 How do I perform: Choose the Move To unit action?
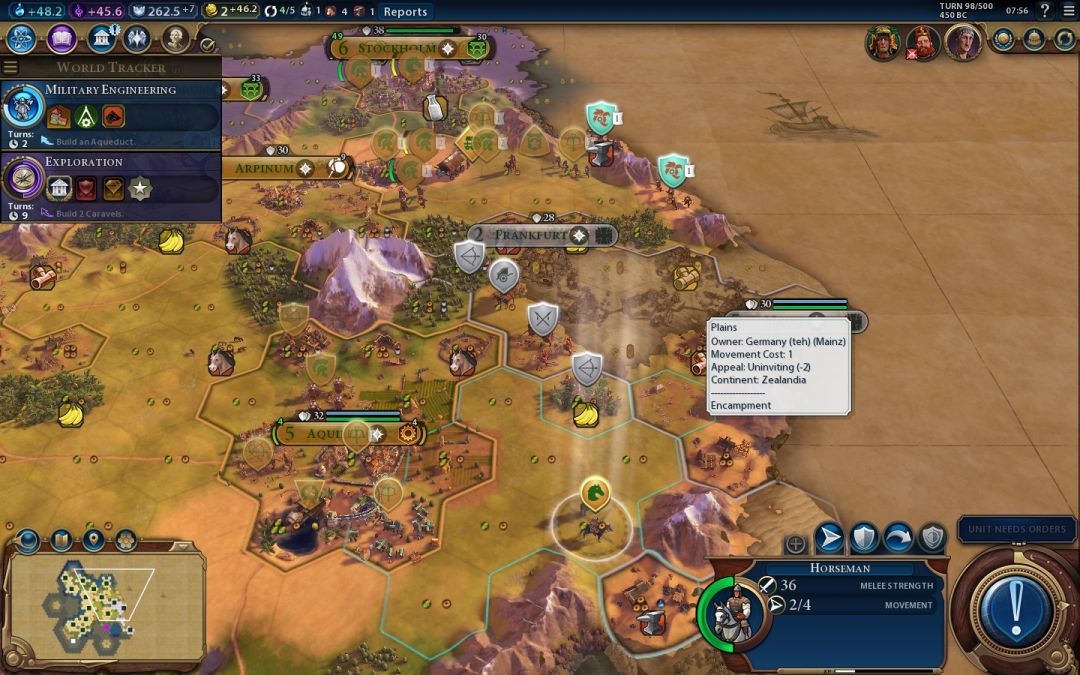pyautogui.click(x=829, y=538)
